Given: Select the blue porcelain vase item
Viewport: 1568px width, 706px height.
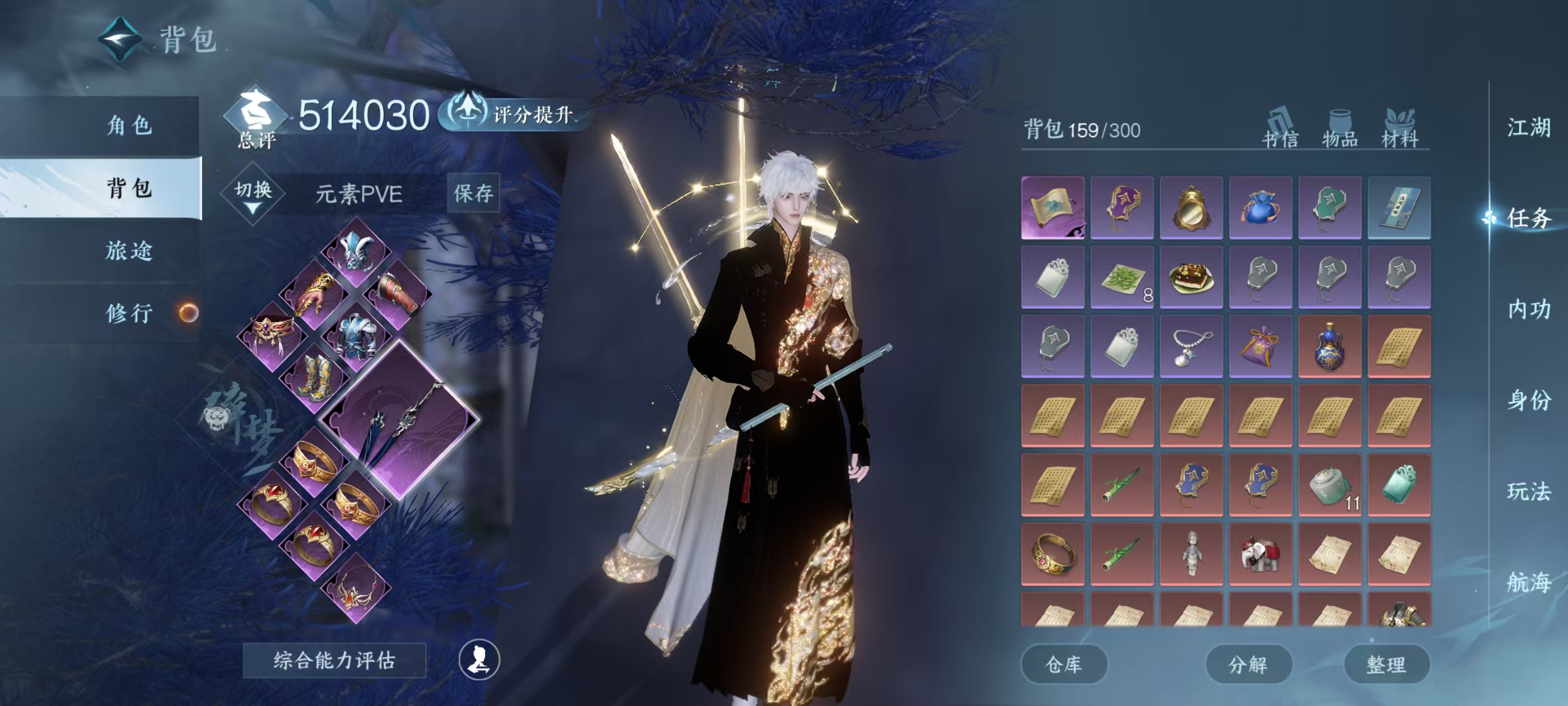Looking at the screenshot, I should click(x=1329, y=347).
